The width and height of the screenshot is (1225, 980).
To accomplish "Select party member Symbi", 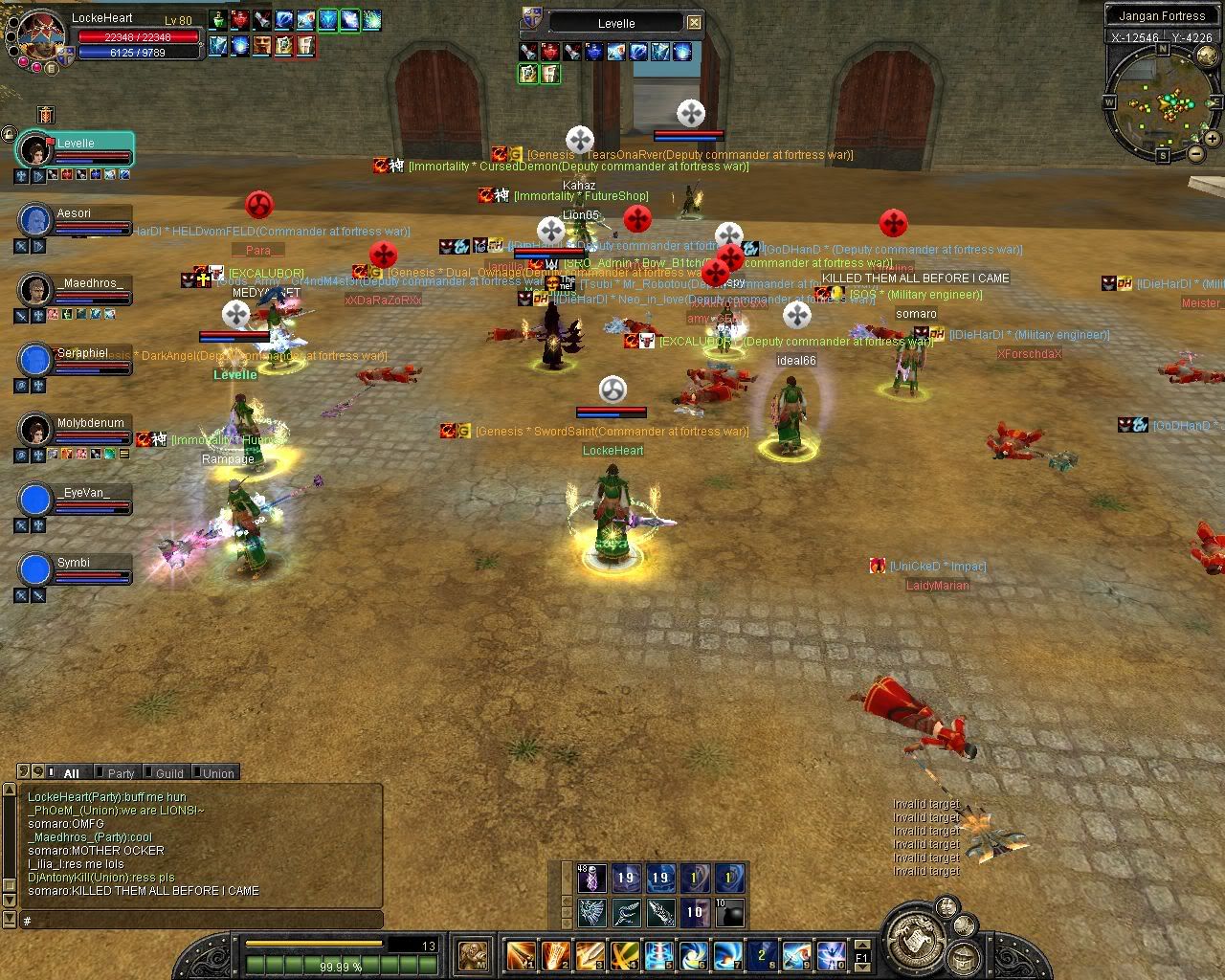I will (75, 569).
